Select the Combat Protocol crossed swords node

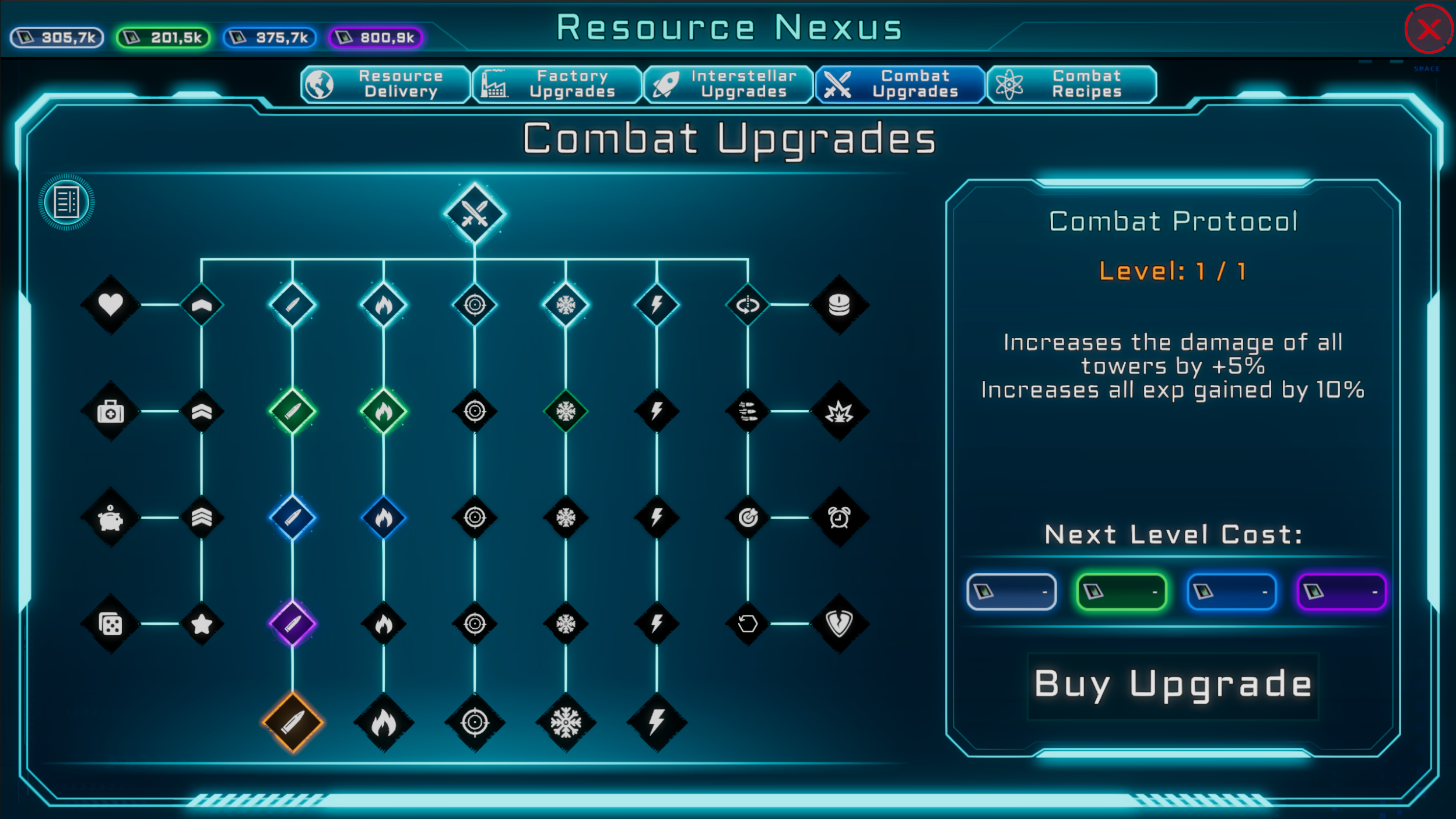coord(474,213)
